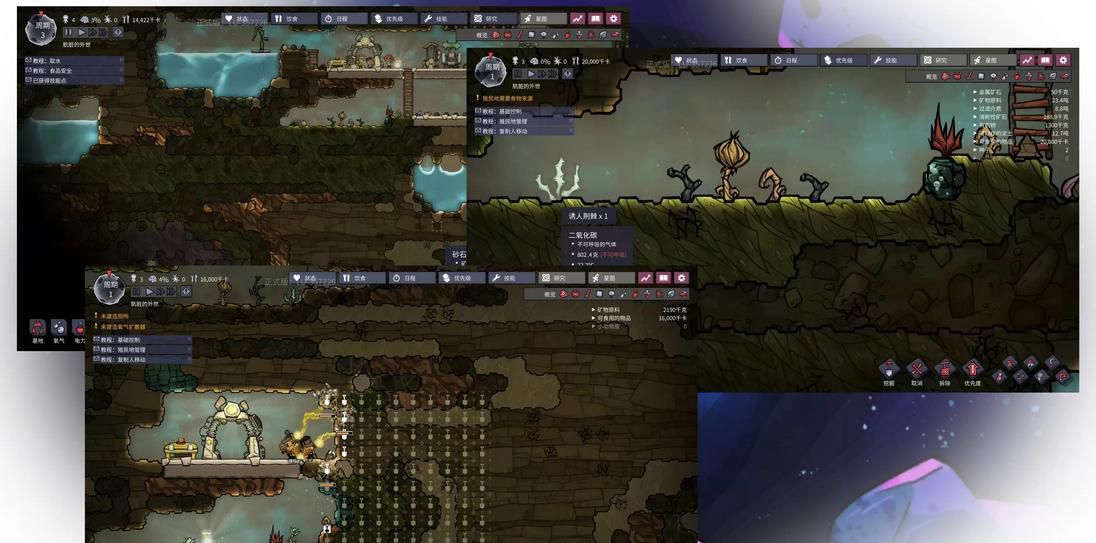Click the 未建造厕所 warning notification
Image resolution: width=1096 pixels, height=543 pixels.
click(x=116, y=316)
